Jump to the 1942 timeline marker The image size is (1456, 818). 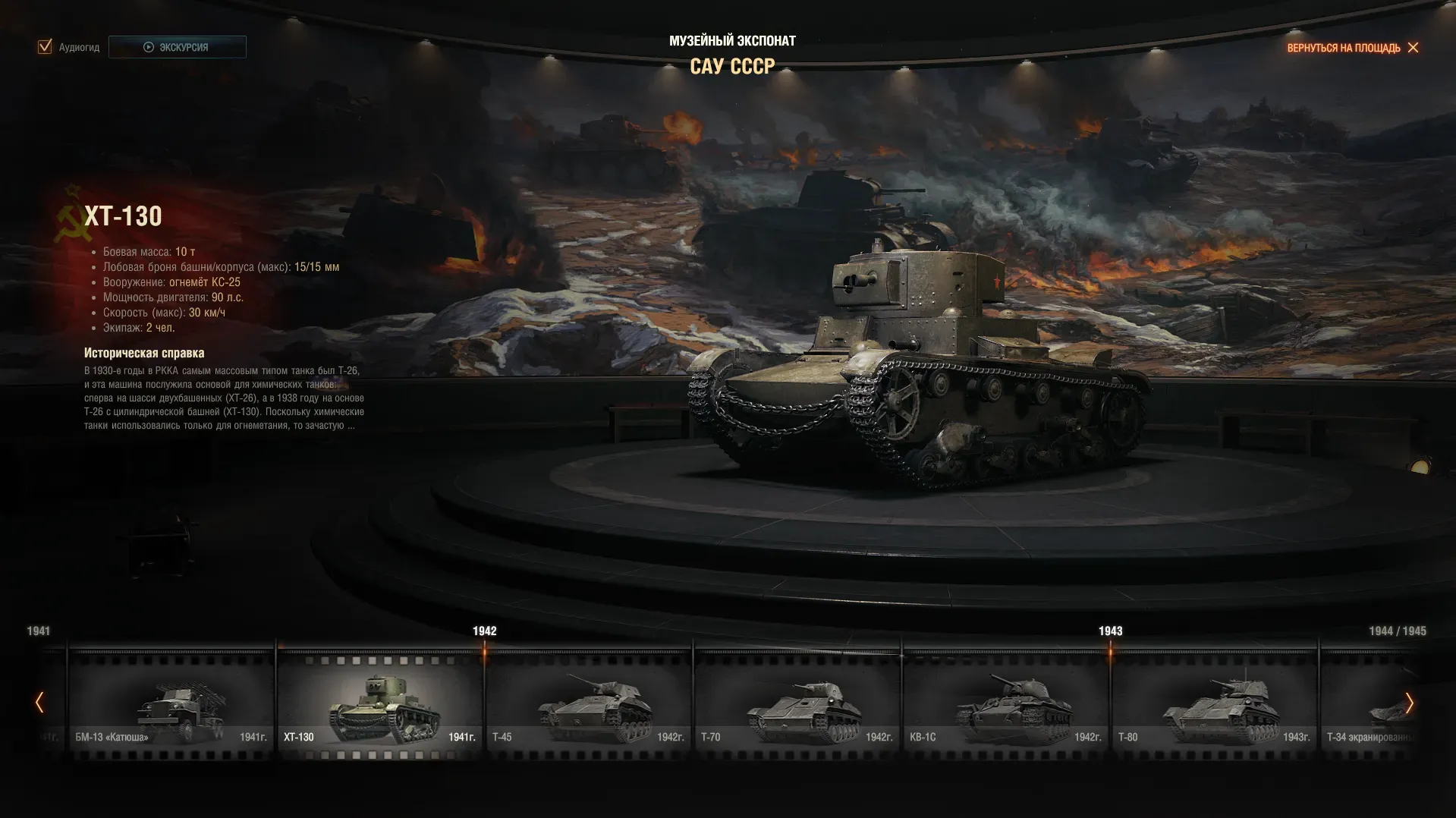[484, 631]
